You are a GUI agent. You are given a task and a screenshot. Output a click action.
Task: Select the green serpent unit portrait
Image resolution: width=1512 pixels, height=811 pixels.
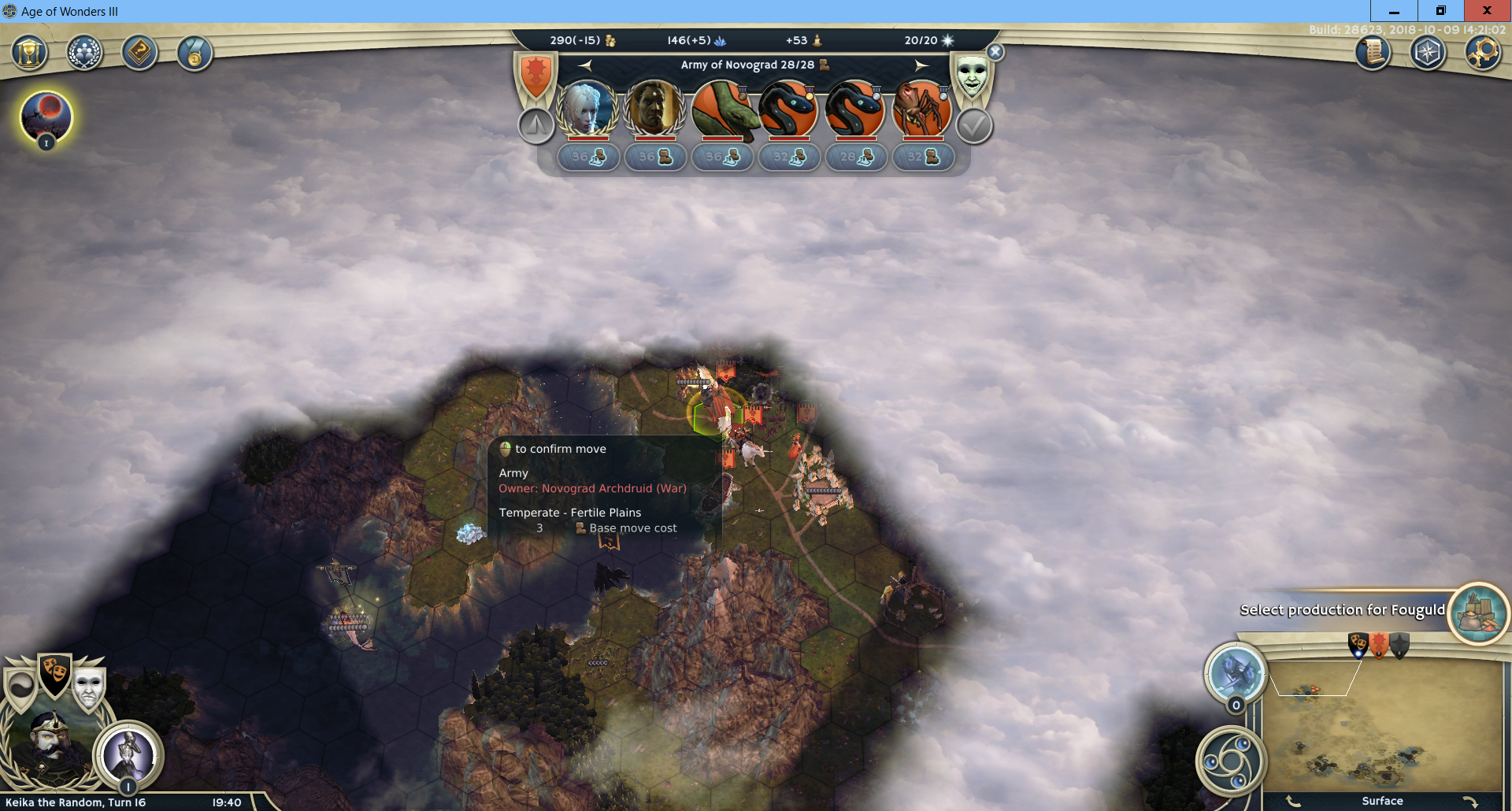point(721,108)
